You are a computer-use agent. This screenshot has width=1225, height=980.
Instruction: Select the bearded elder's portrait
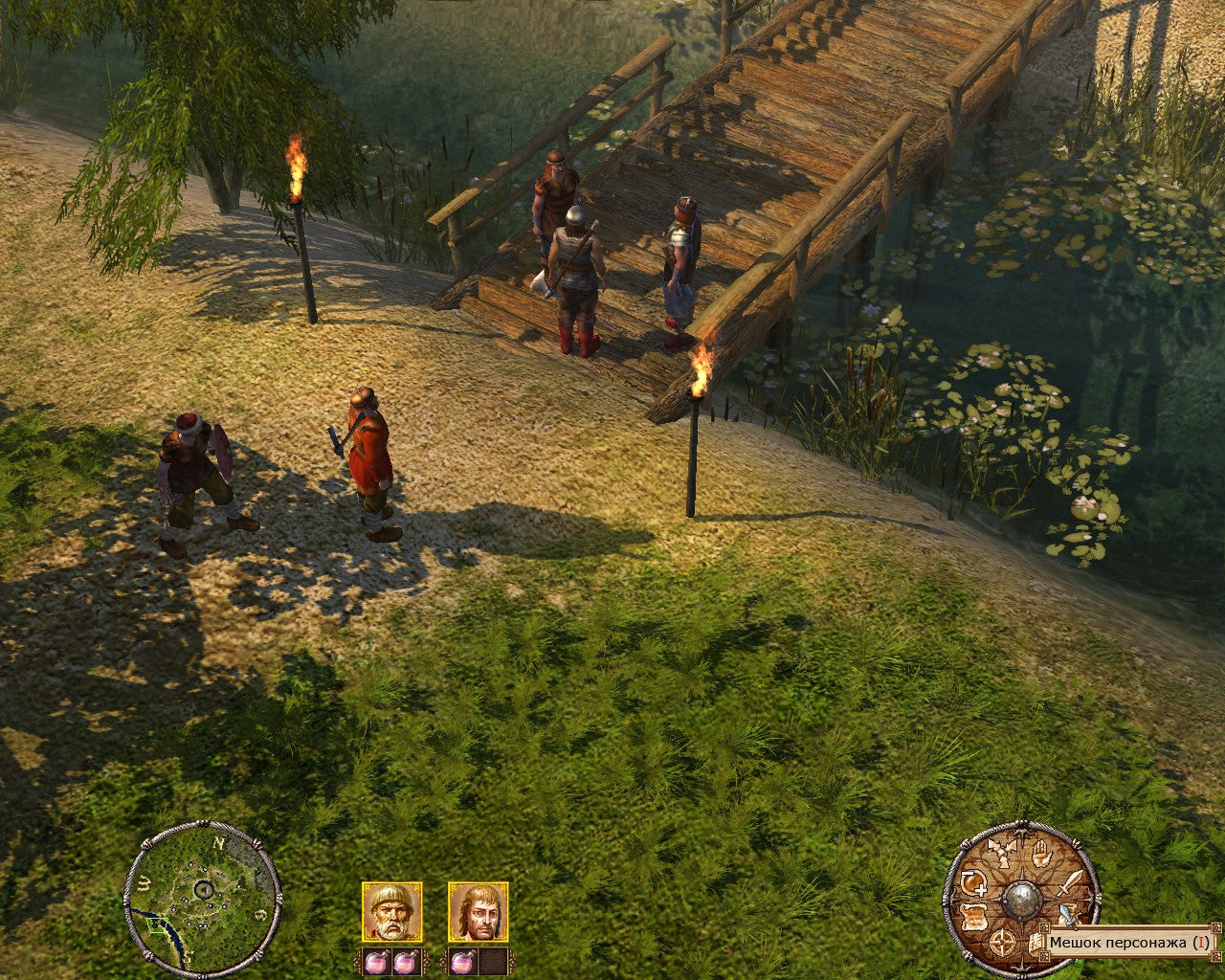390,910
